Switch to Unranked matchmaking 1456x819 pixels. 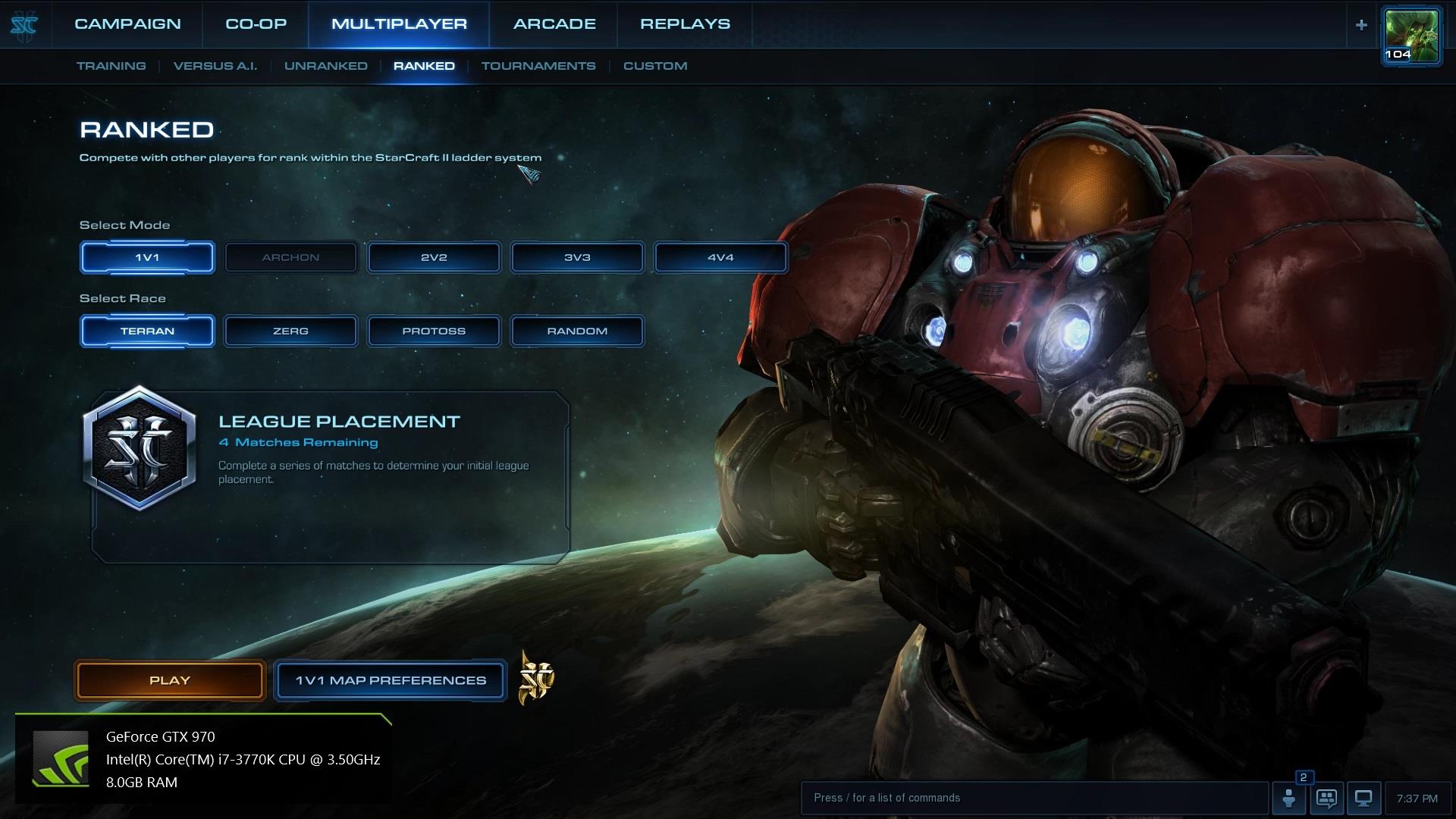[x=326, y=66]
